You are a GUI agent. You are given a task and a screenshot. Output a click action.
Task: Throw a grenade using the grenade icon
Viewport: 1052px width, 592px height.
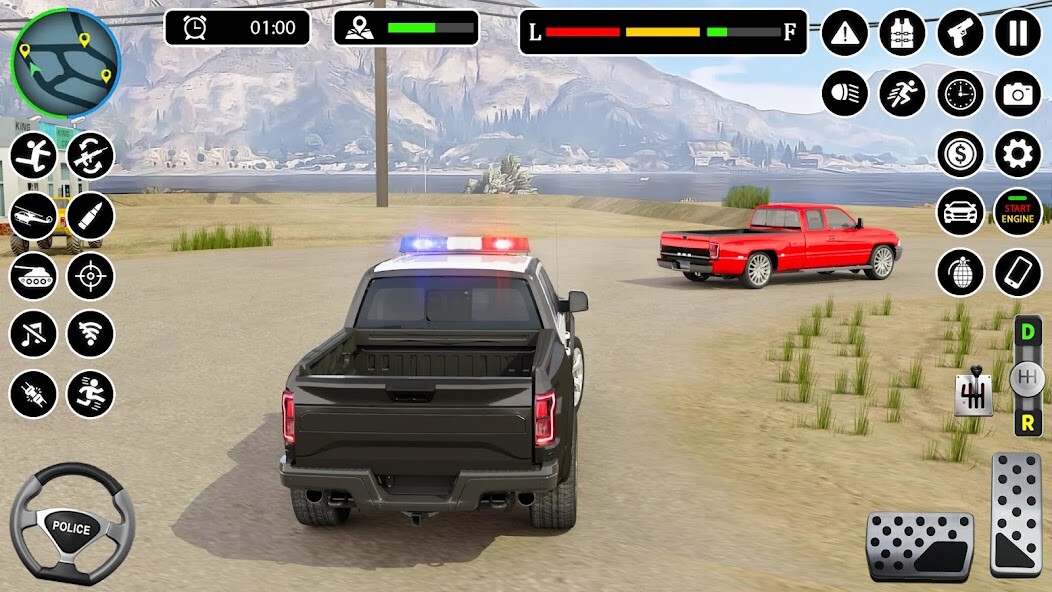click(960, 272)
